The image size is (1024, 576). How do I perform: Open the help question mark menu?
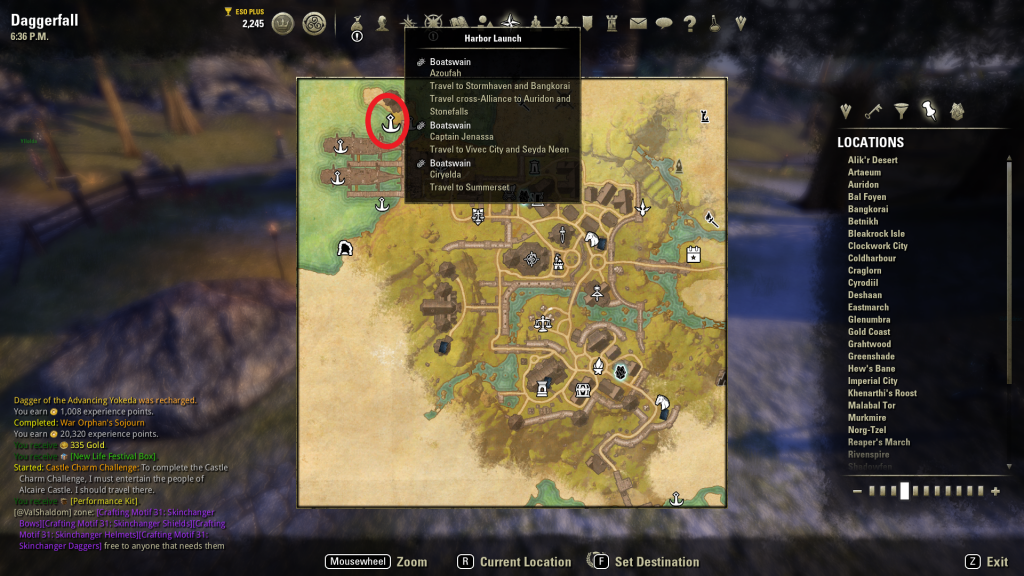pos(689,23)
